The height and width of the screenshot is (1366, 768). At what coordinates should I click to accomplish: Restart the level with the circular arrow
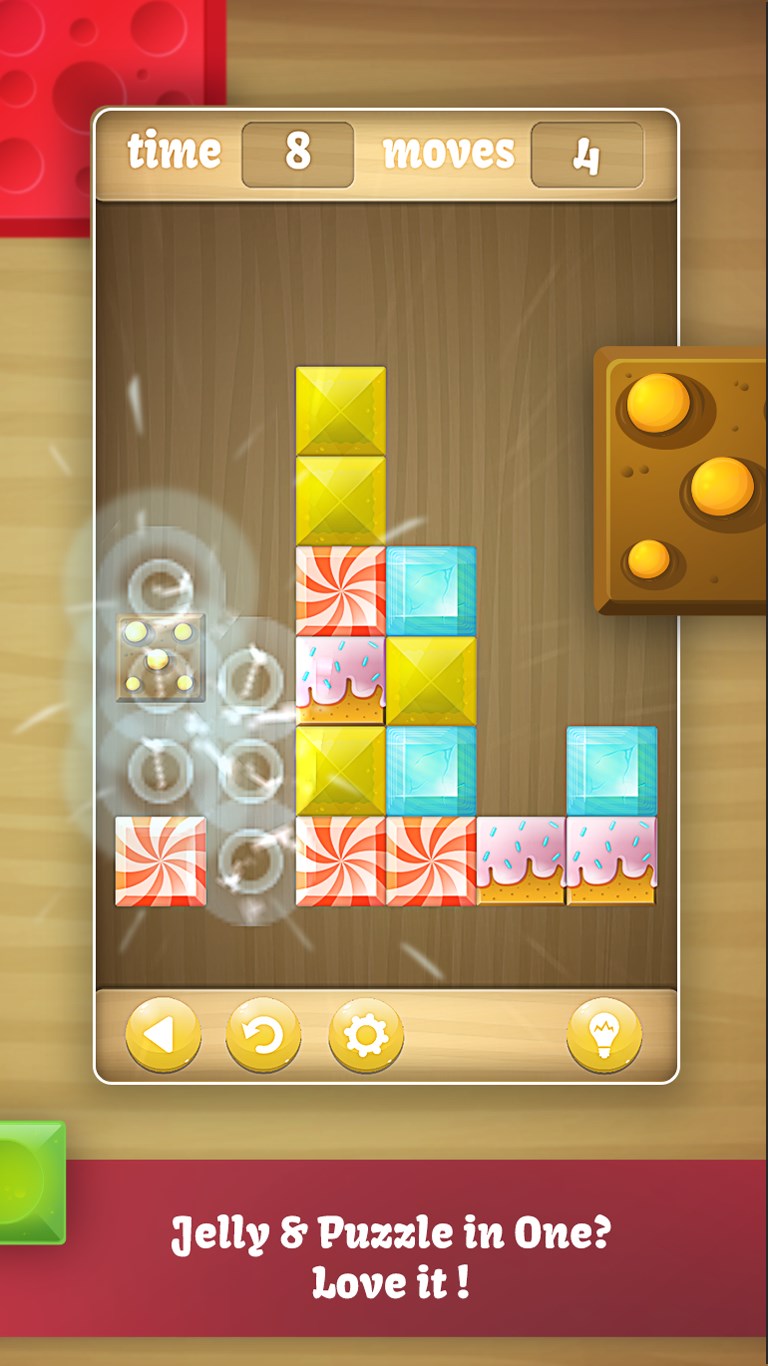point(263,1035)
